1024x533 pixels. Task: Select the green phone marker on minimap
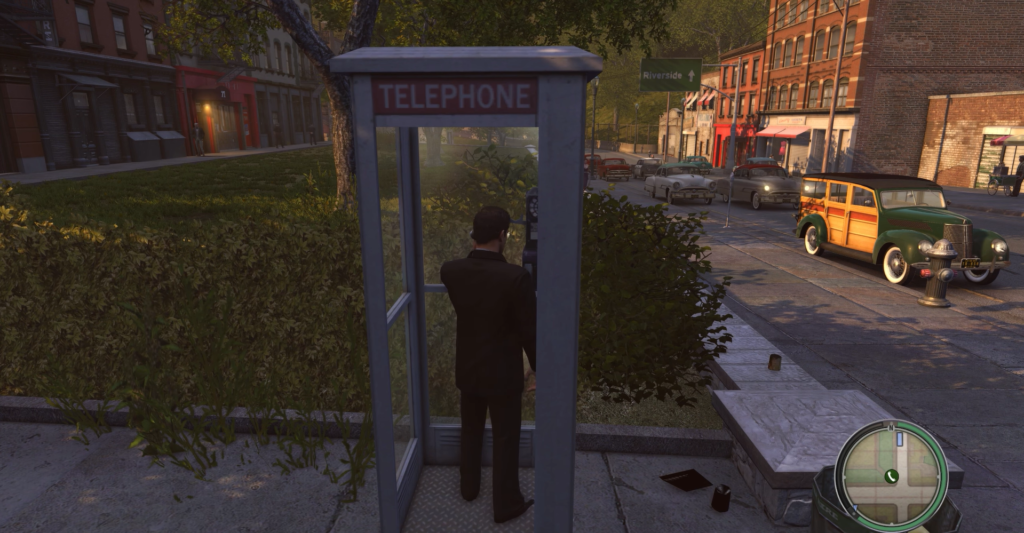[x=890, y=476]
